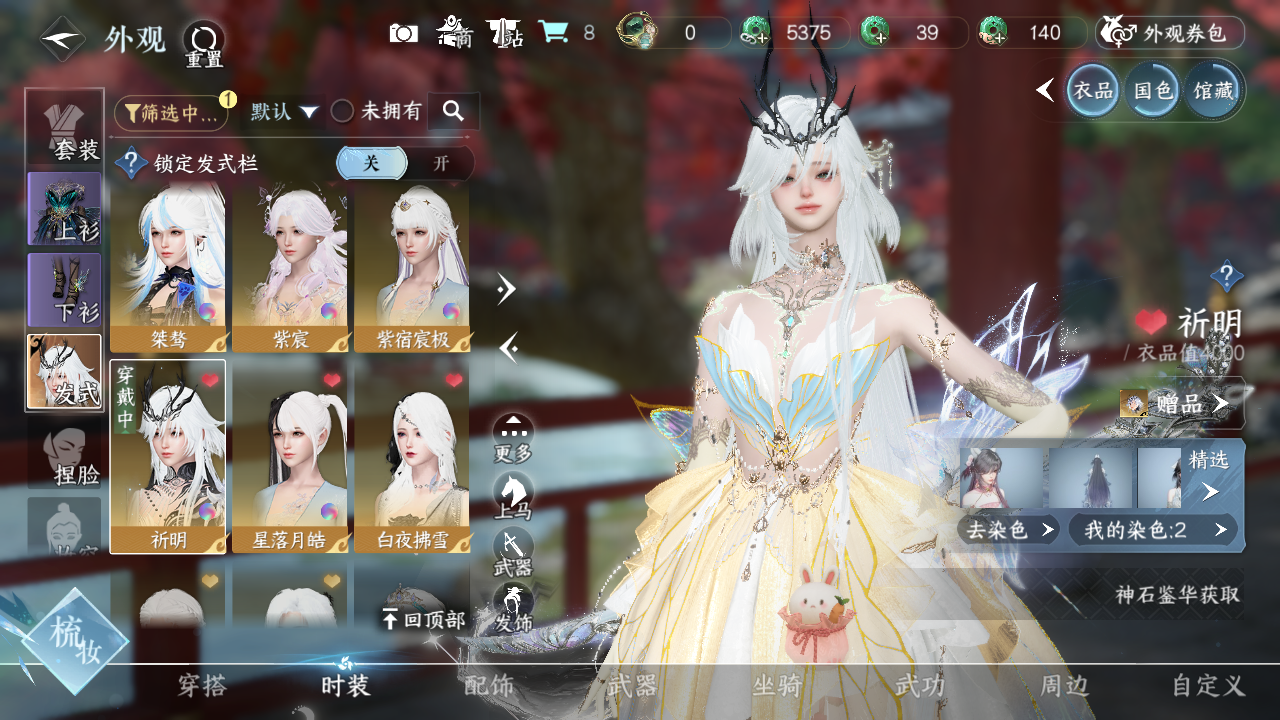Open the 外观券包 voucher pack

[1170, 33]
